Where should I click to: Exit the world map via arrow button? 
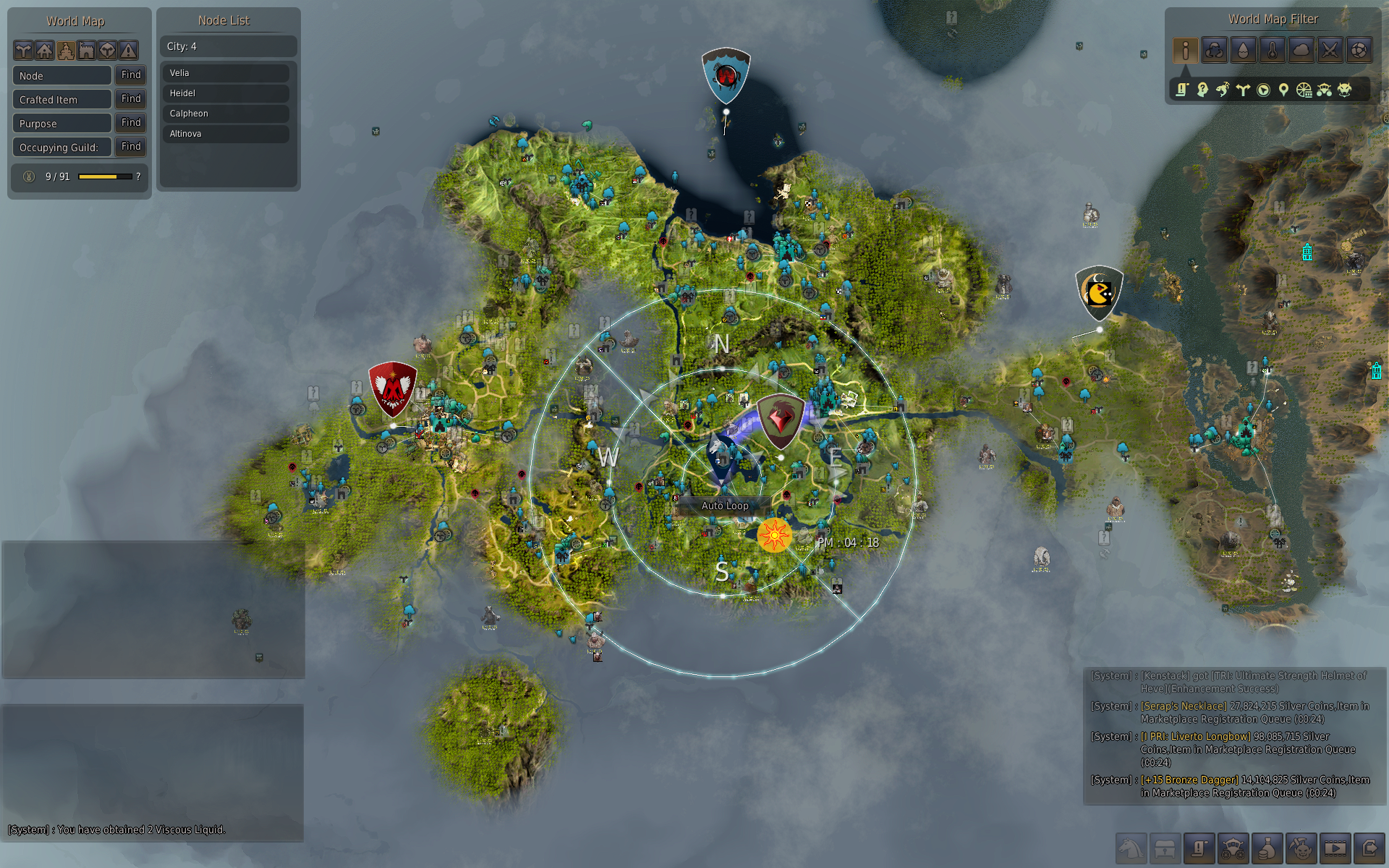point(1369,848)
